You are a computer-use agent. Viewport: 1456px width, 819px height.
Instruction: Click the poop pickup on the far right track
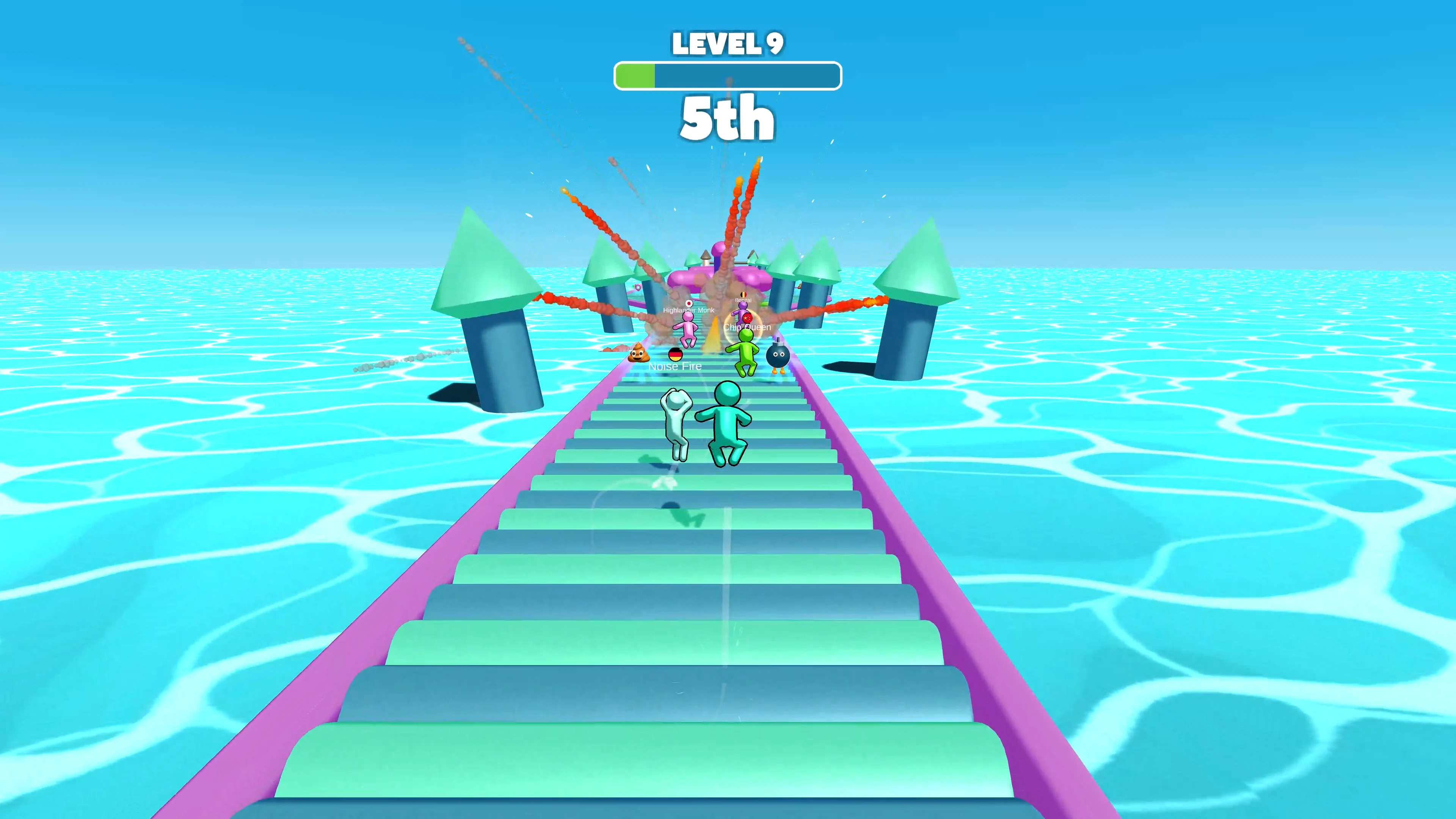(x=800, y=286)
